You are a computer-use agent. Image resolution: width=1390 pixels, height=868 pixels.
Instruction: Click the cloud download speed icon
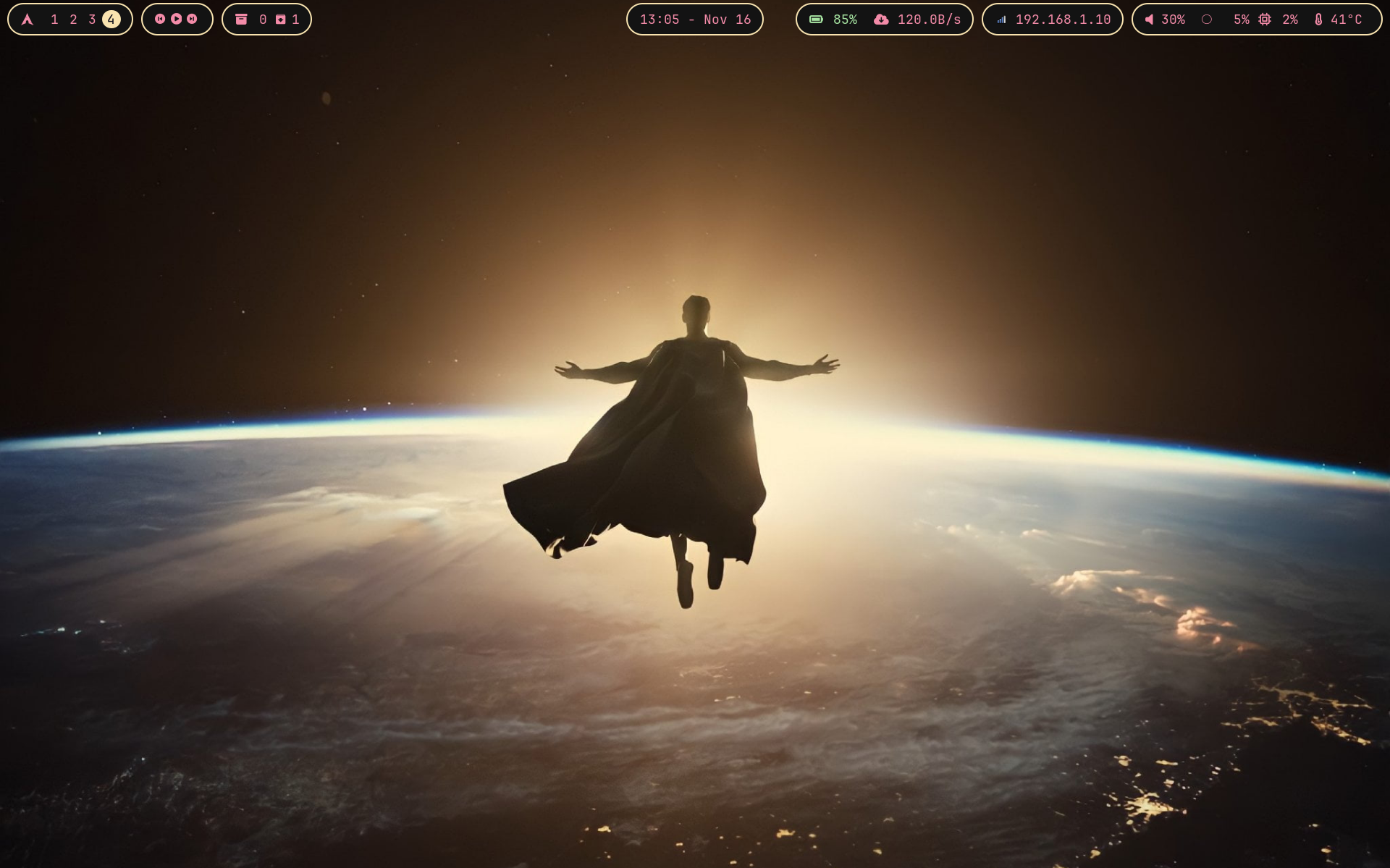(x=880, y=20)
